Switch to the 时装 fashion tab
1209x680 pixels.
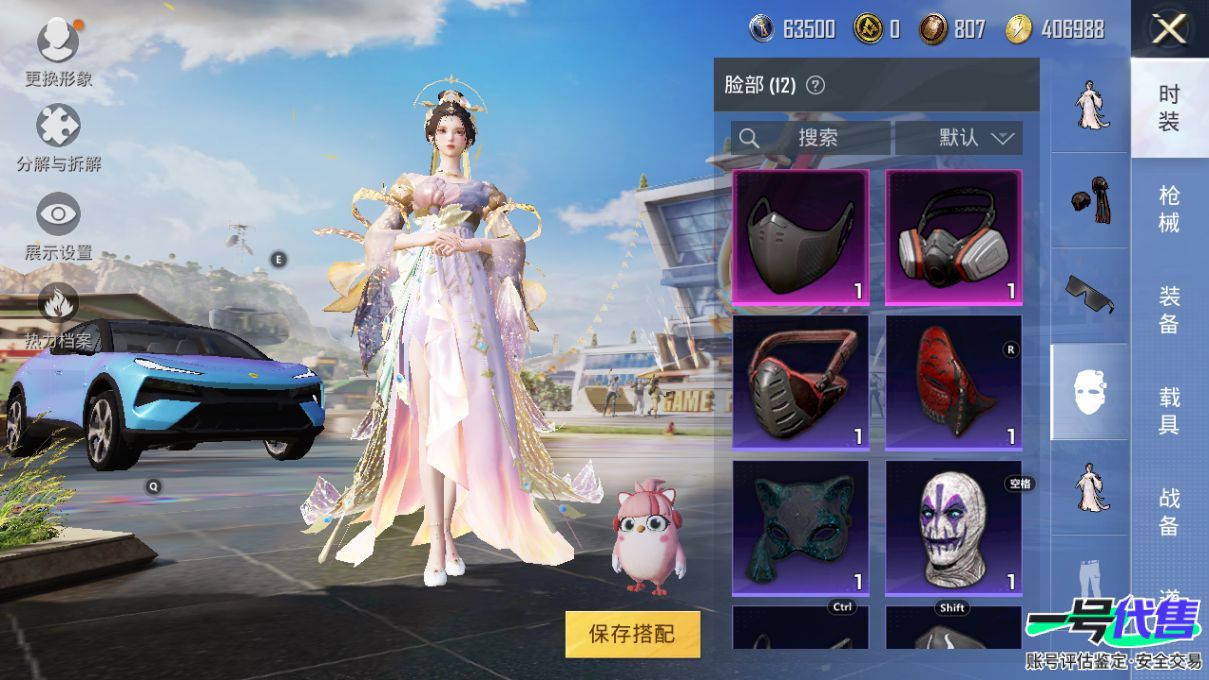coord(1169,108)
